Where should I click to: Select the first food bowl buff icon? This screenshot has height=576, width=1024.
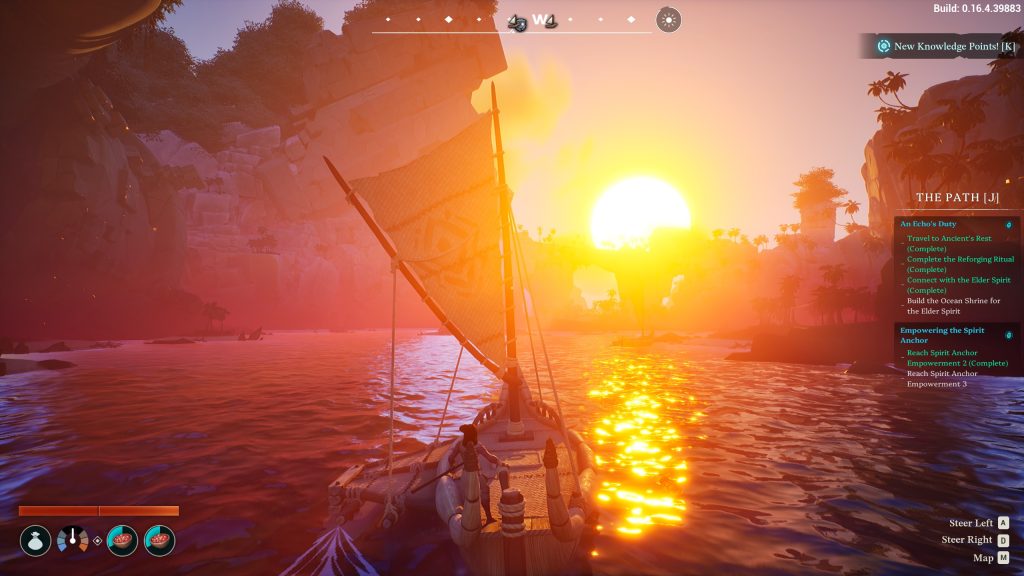[122, 541]
